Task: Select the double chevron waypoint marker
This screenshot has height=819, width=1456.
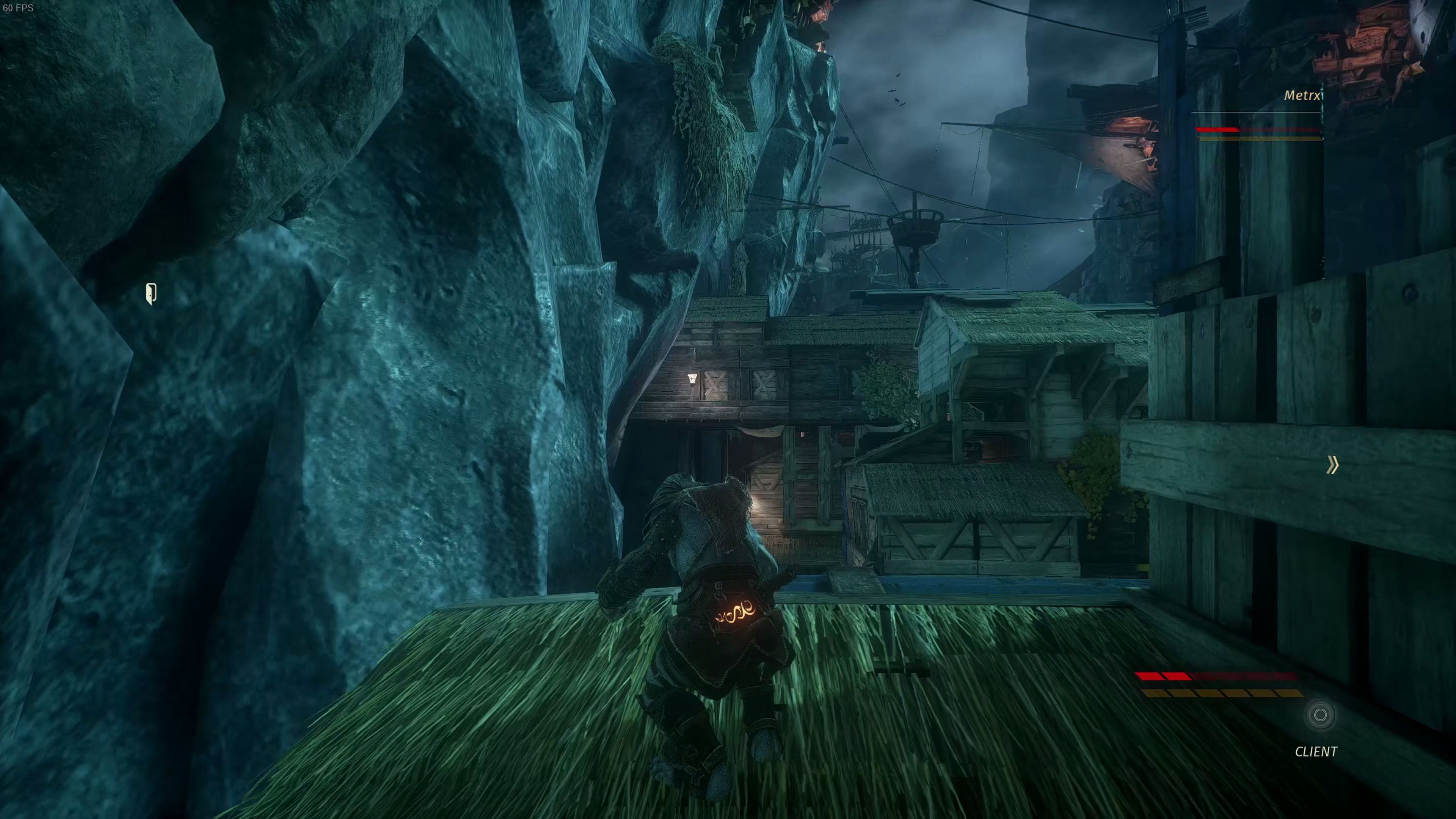Action: point(1332,465)
